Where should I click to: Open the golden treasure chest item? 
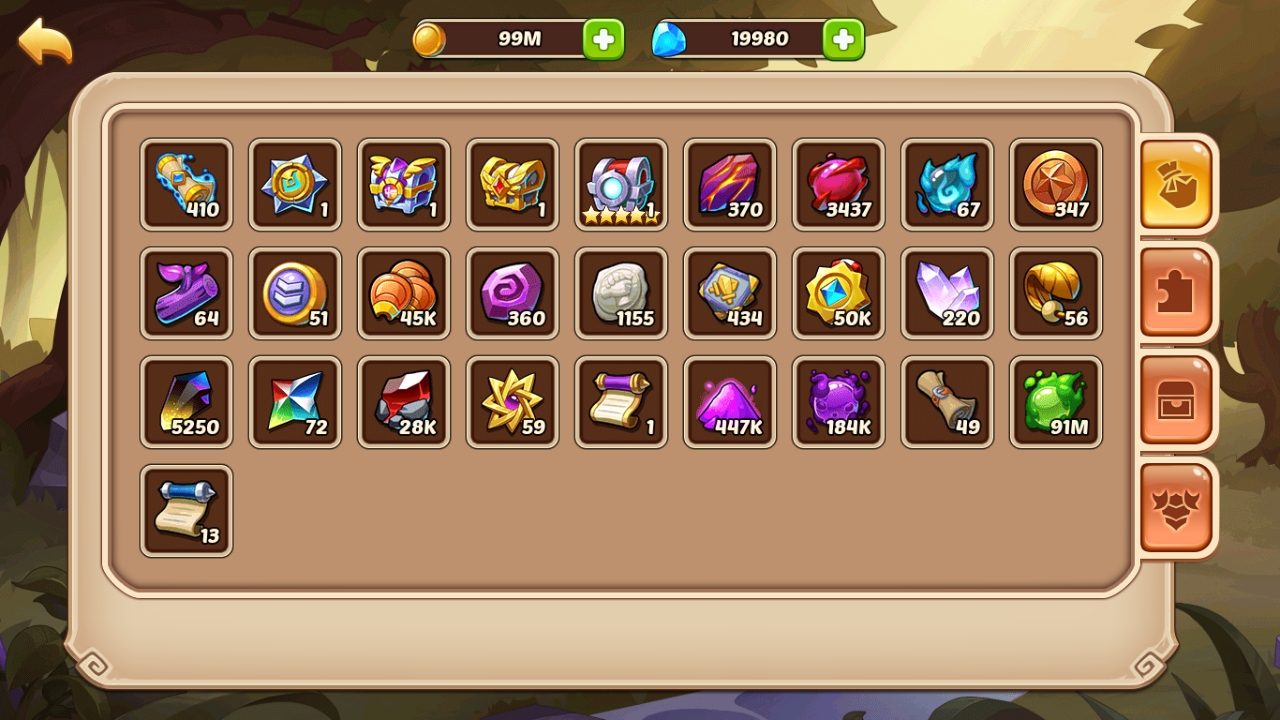tap(512, 185)
